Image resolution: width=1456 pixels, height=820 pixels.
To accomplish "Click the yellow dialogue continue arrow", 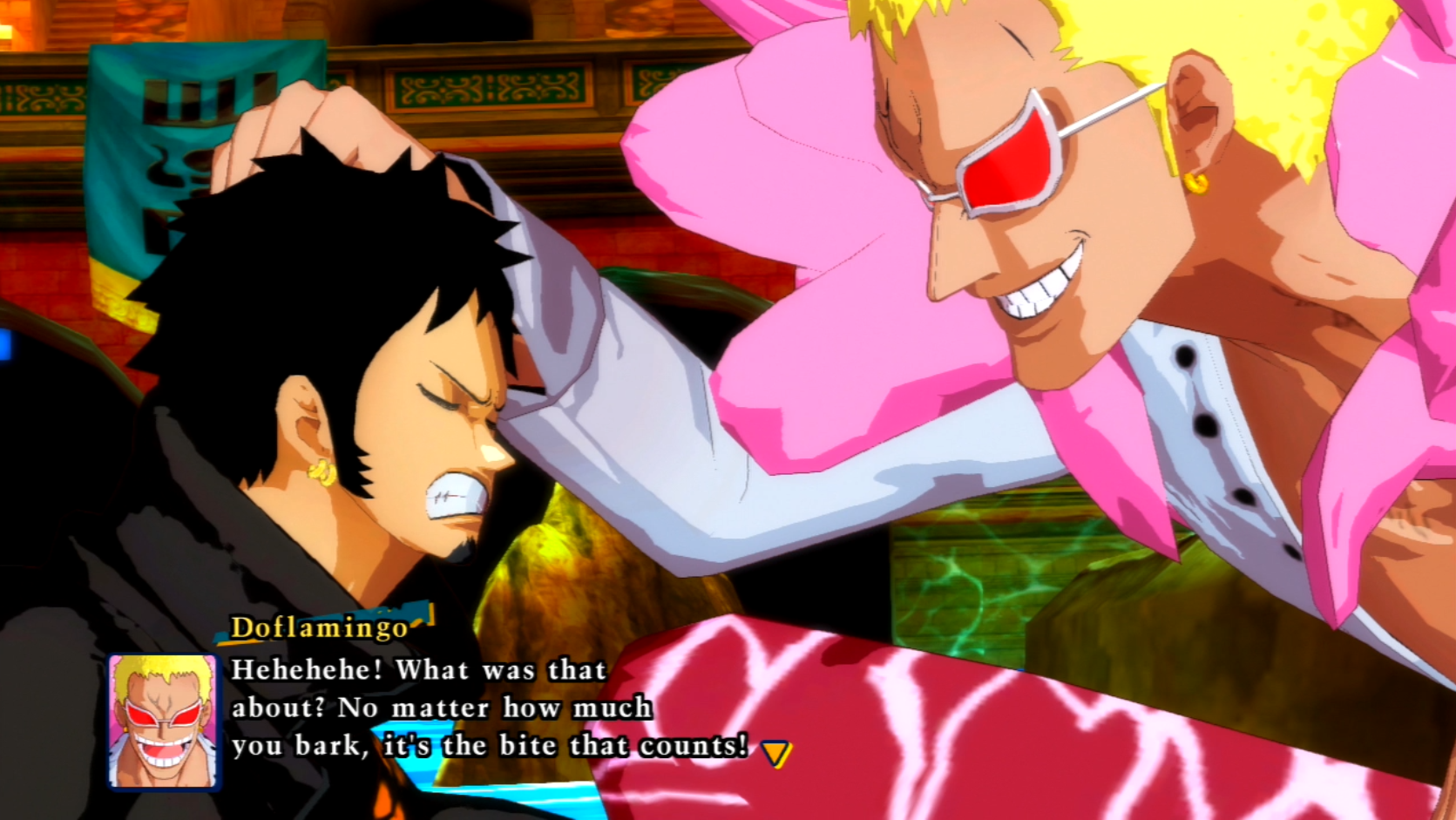I will coord(775,752).
